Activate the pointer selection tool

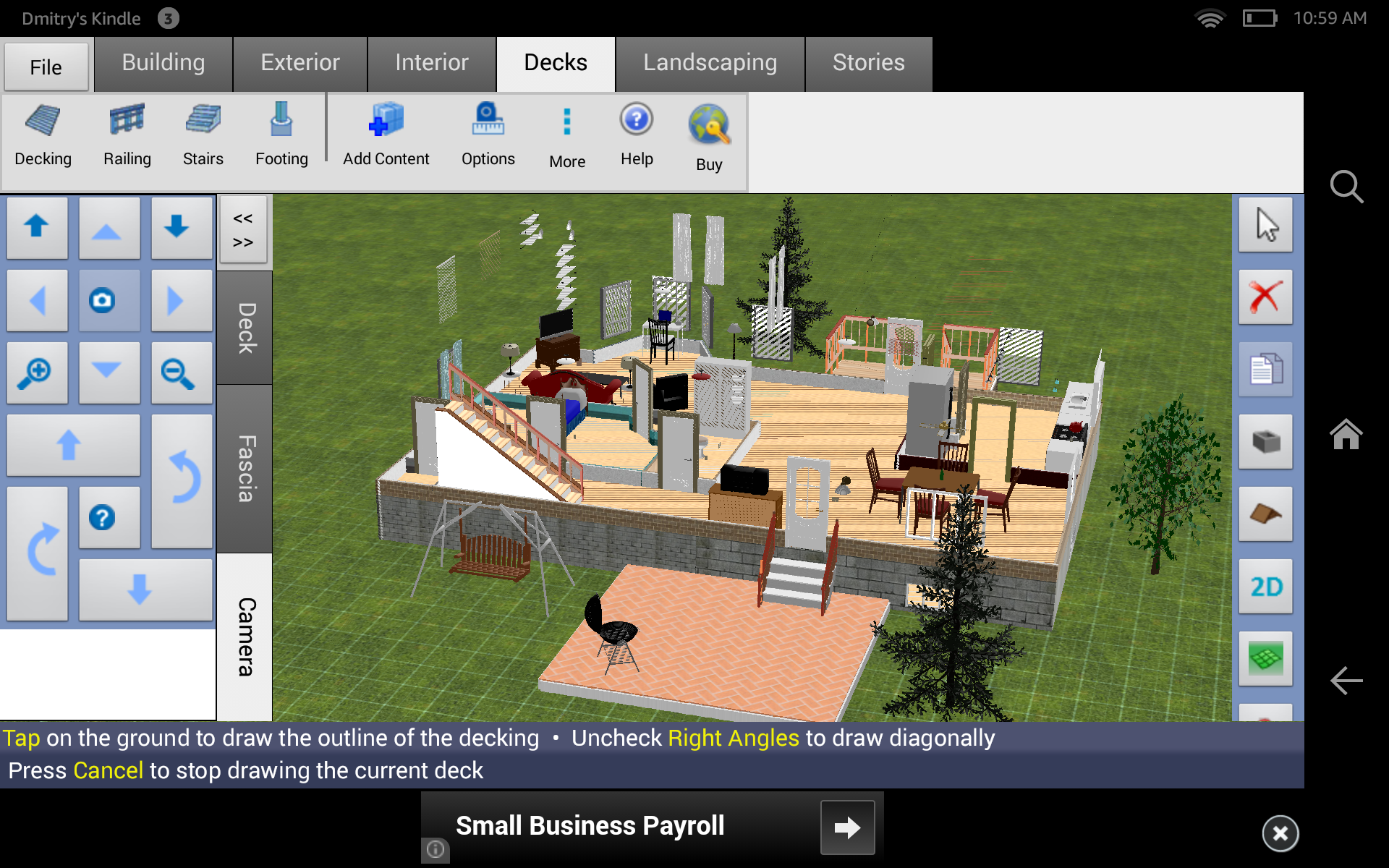1265,226
